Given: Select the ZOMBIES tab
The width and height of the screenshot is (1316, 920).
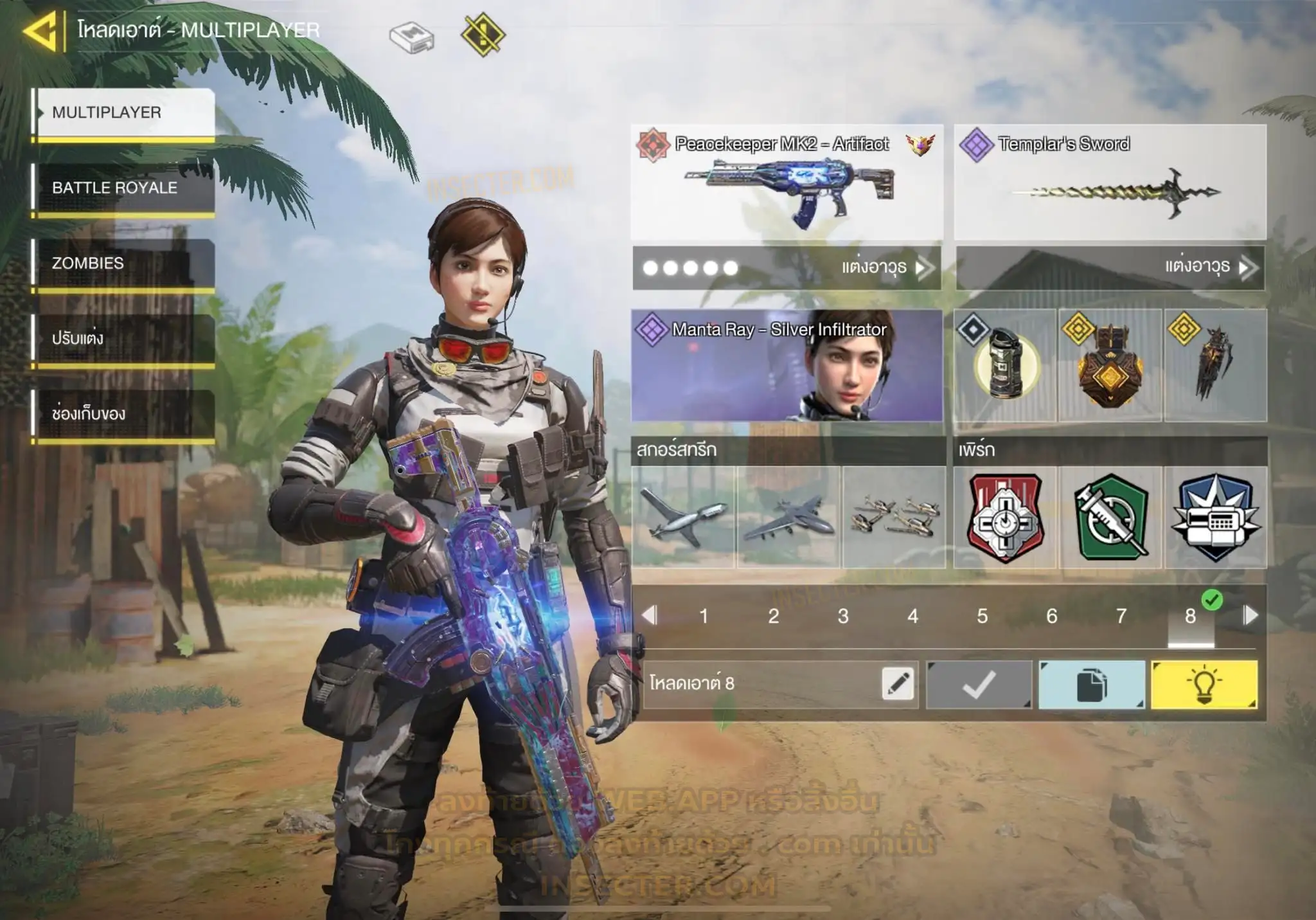Looking at the screenshot, I should point(123,264).
